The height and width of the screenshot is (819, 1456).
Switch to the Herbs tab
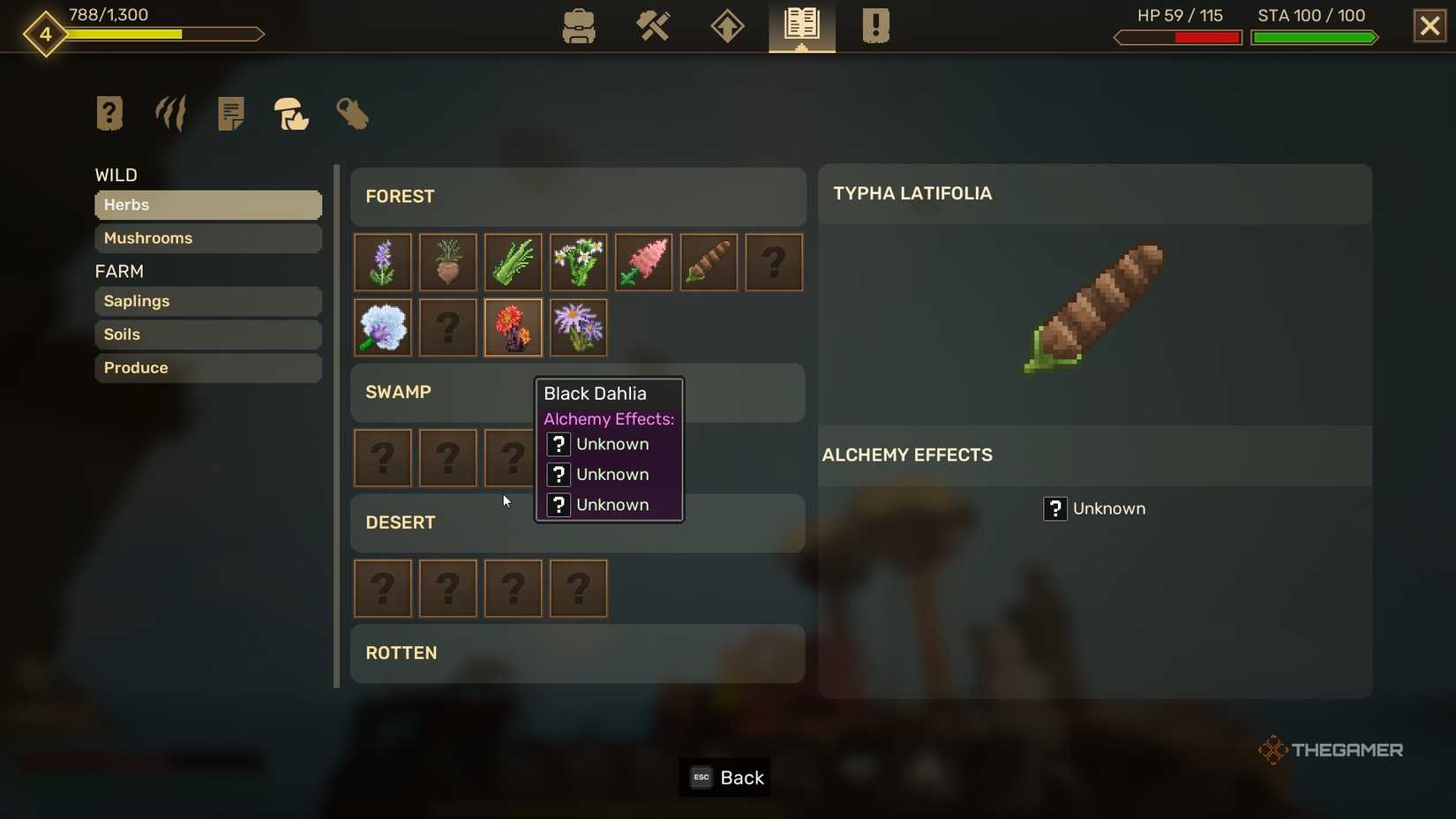(x=207, y=205)
